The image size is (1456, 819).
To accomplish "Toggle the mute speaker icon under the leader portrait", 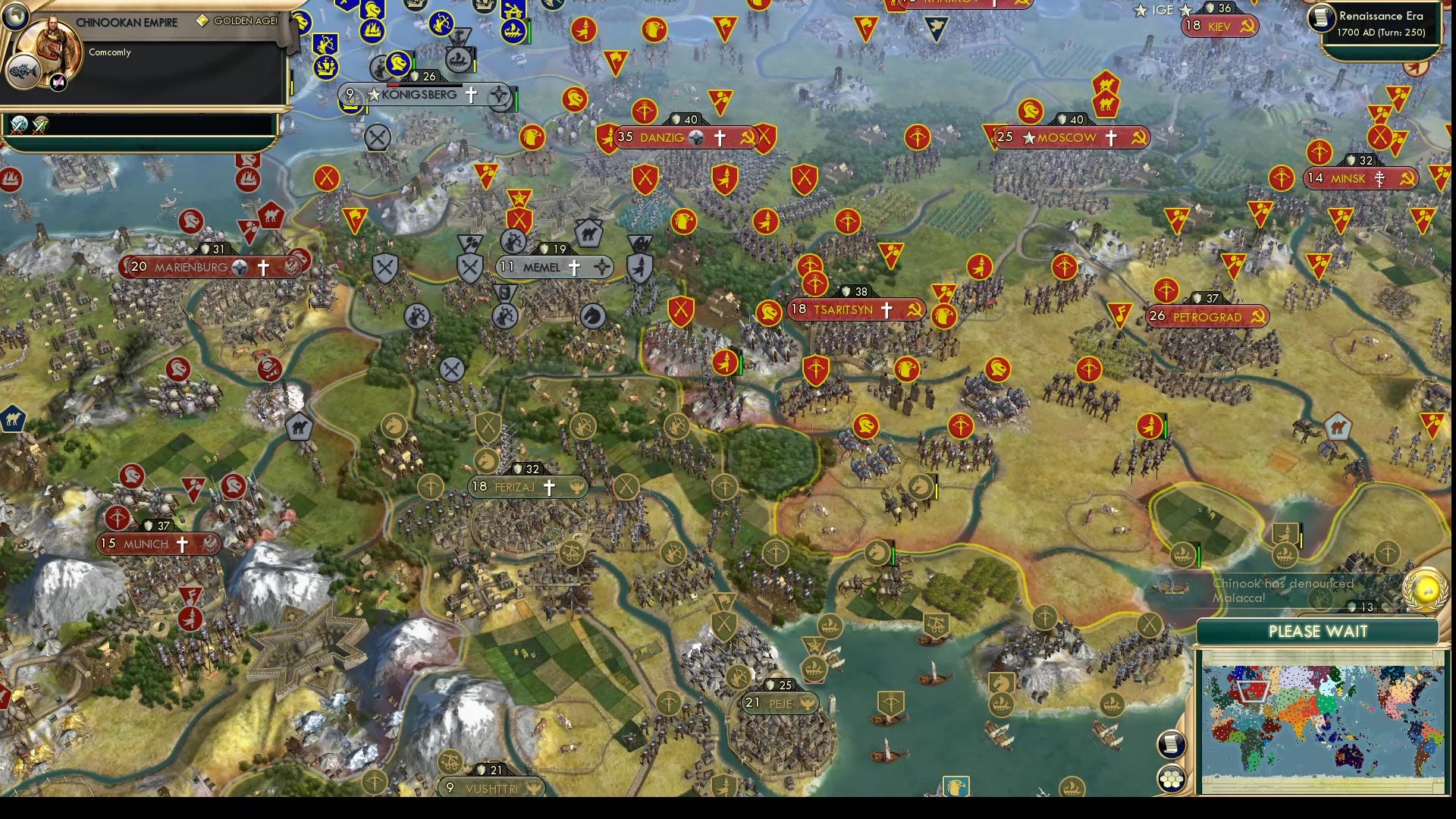I will (x=57, y=82).
